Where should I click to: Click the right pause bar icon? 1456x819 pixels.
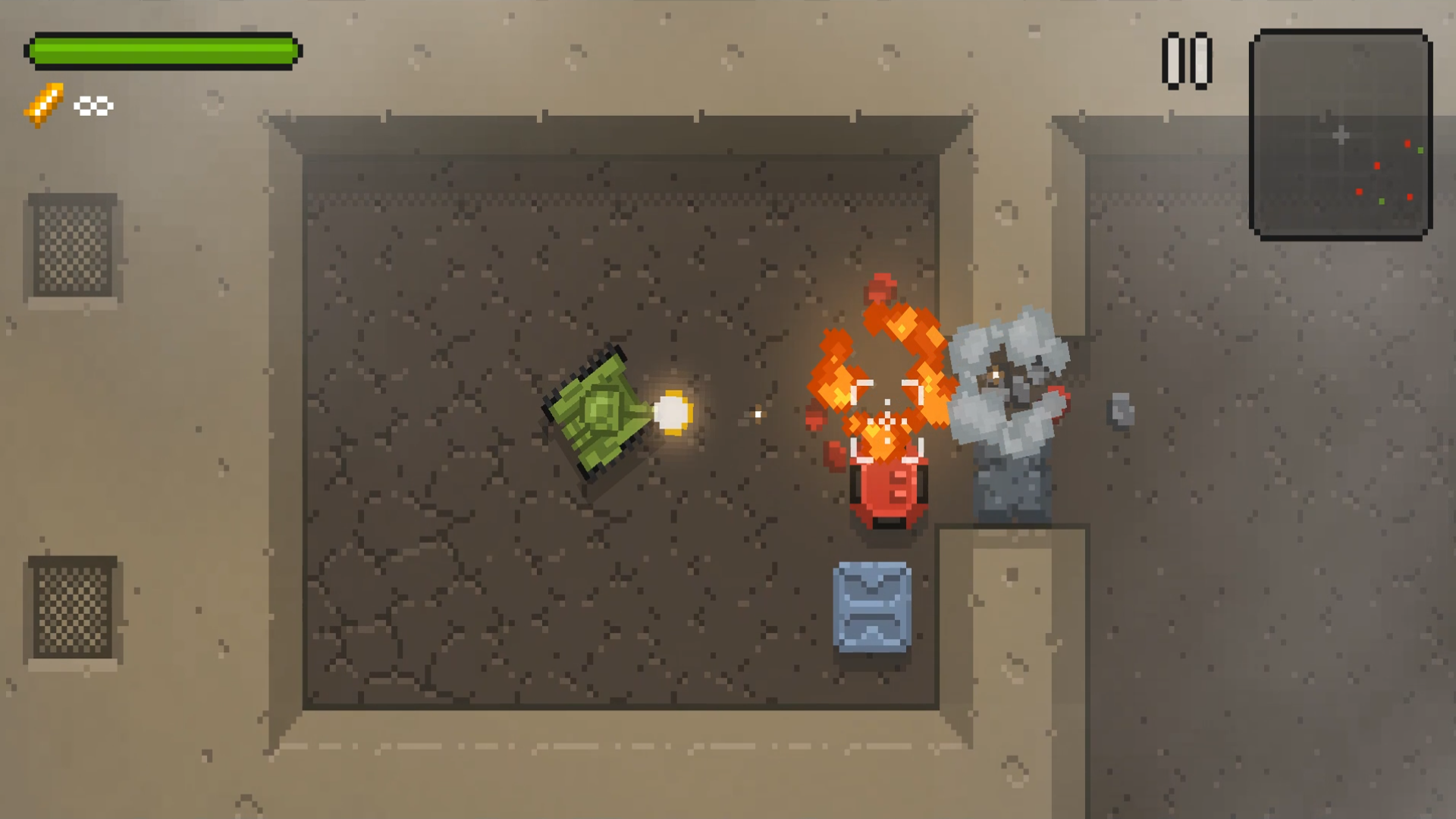(1200, 59)
